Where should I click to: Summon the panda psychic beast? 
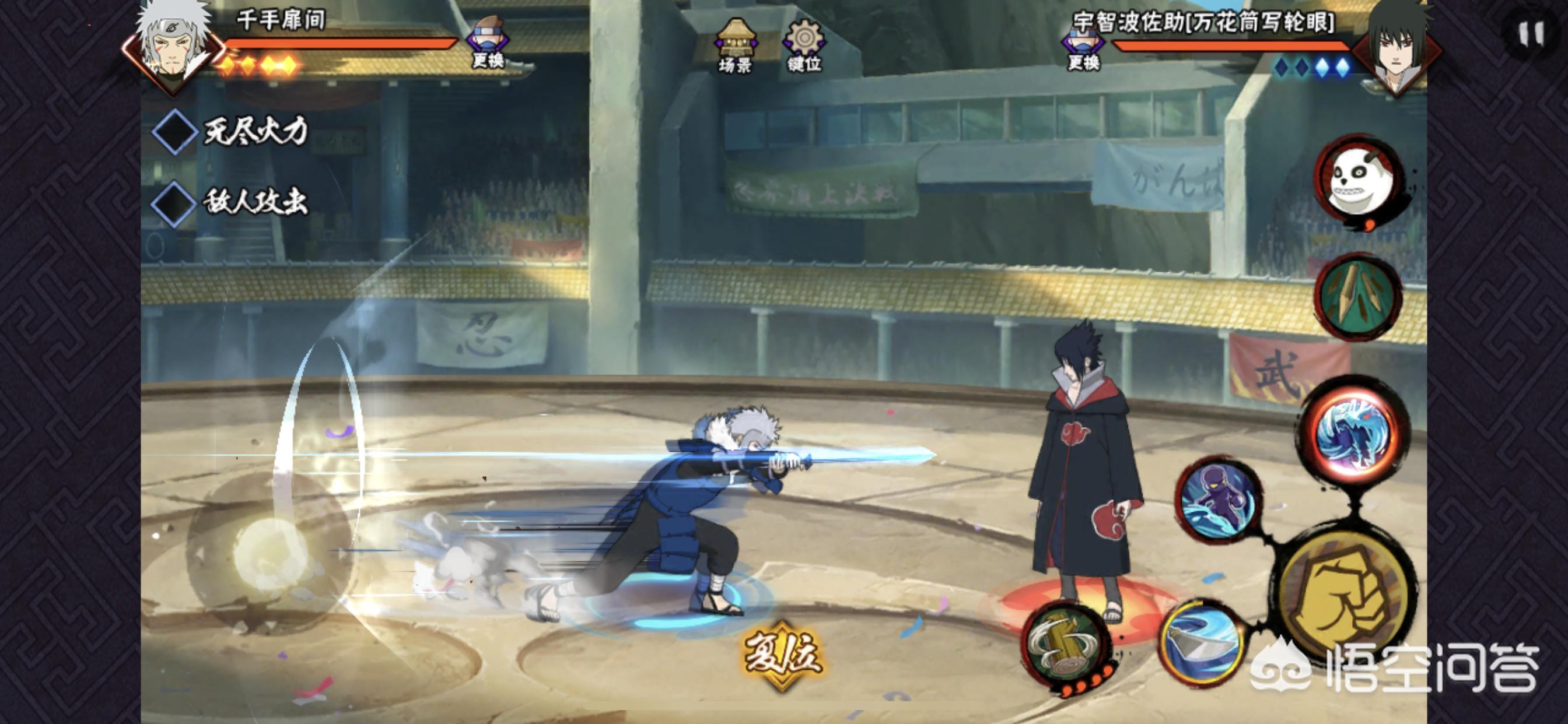click(x=1360, y=181)
